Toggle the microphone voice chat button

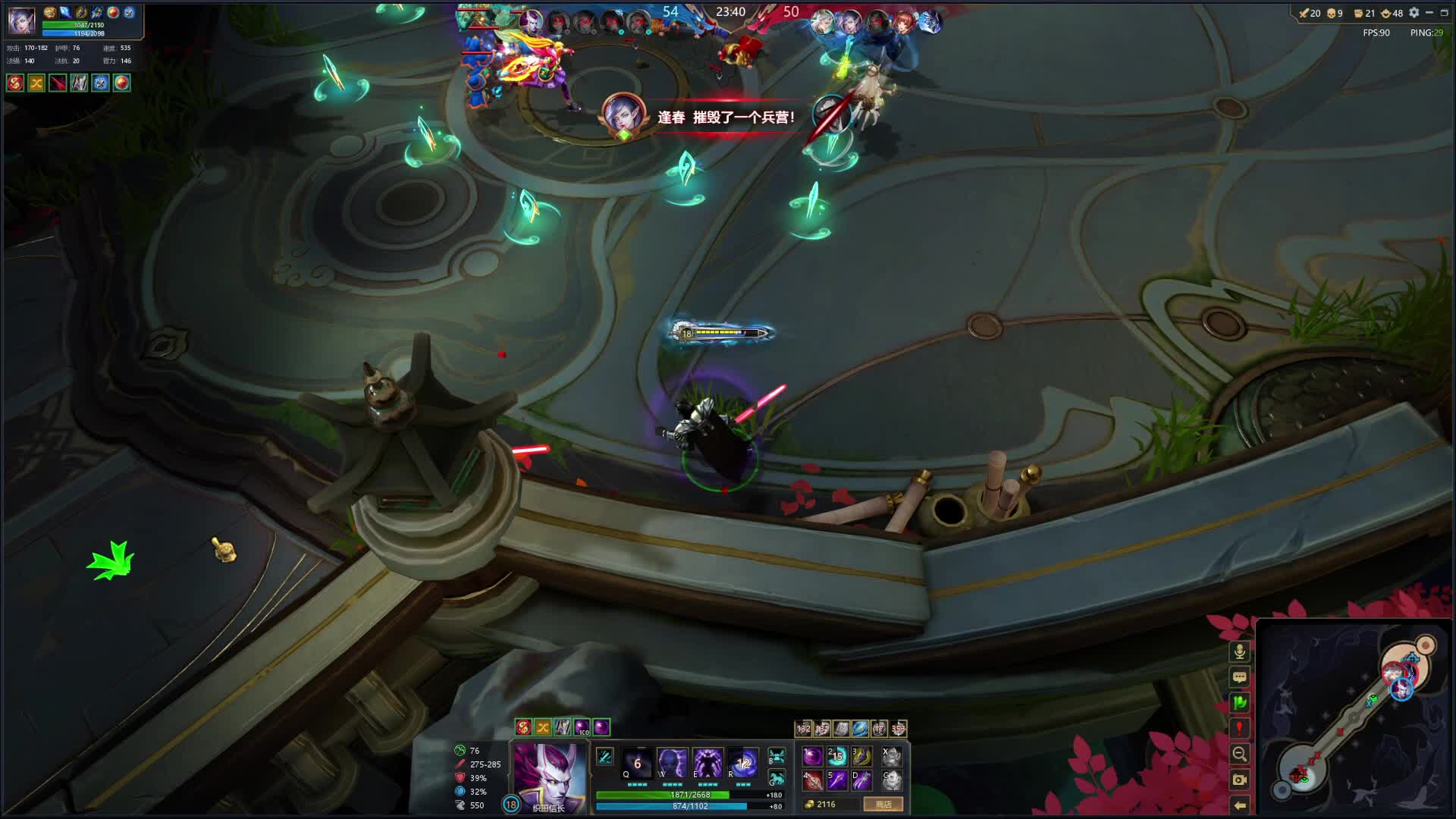(x=1240, y=651)
